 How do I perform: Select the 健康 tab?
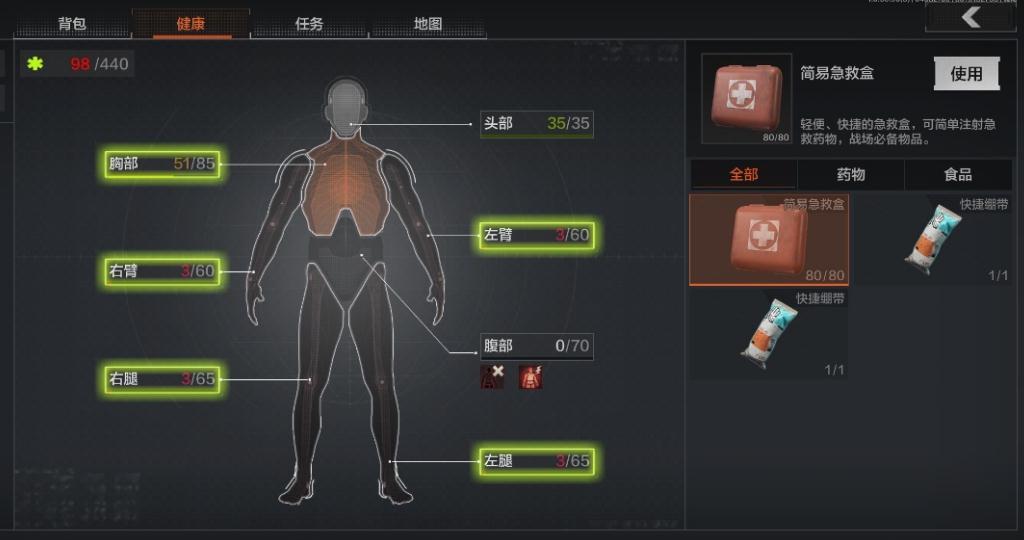point(190,24)
